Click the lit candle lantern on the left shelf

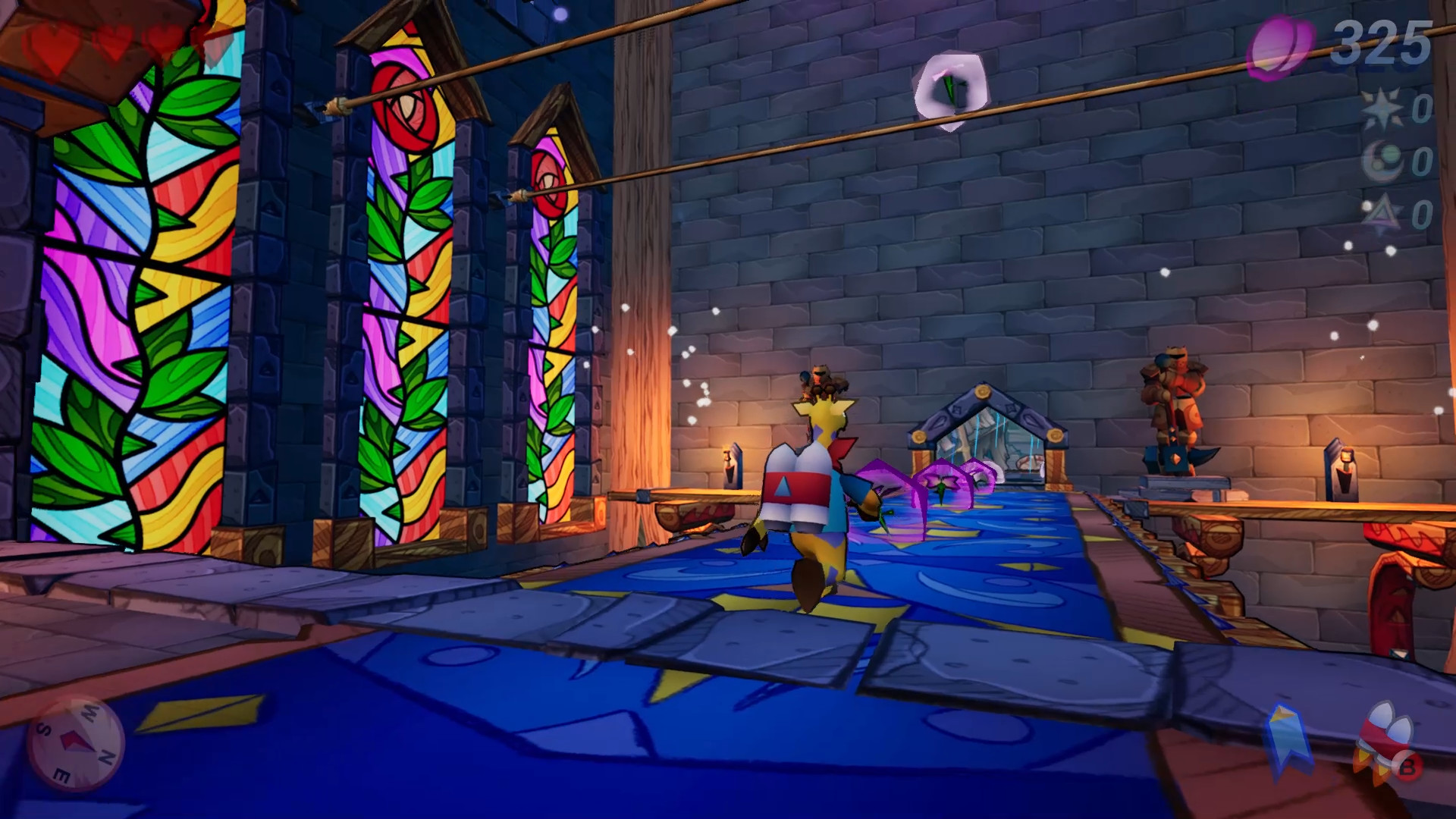click(732, 466)
